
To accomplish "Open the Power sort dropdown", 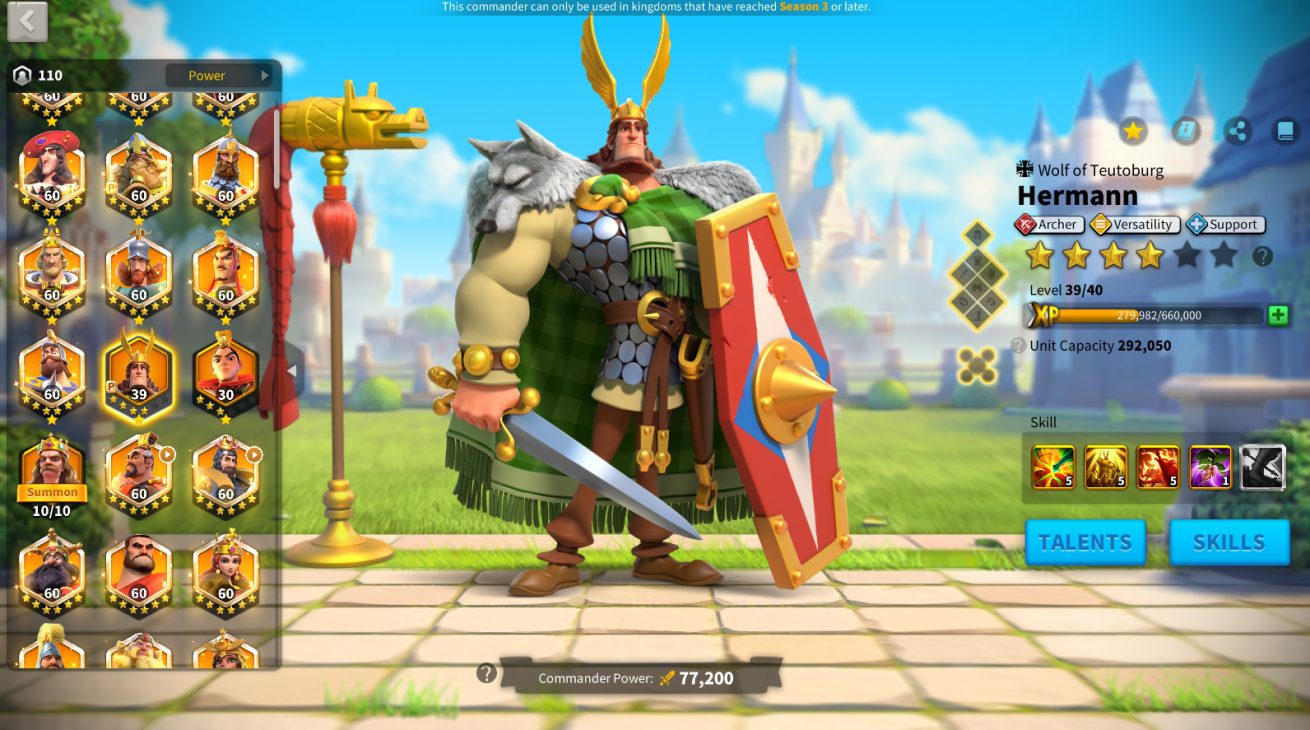I will [x=218, y=75].
